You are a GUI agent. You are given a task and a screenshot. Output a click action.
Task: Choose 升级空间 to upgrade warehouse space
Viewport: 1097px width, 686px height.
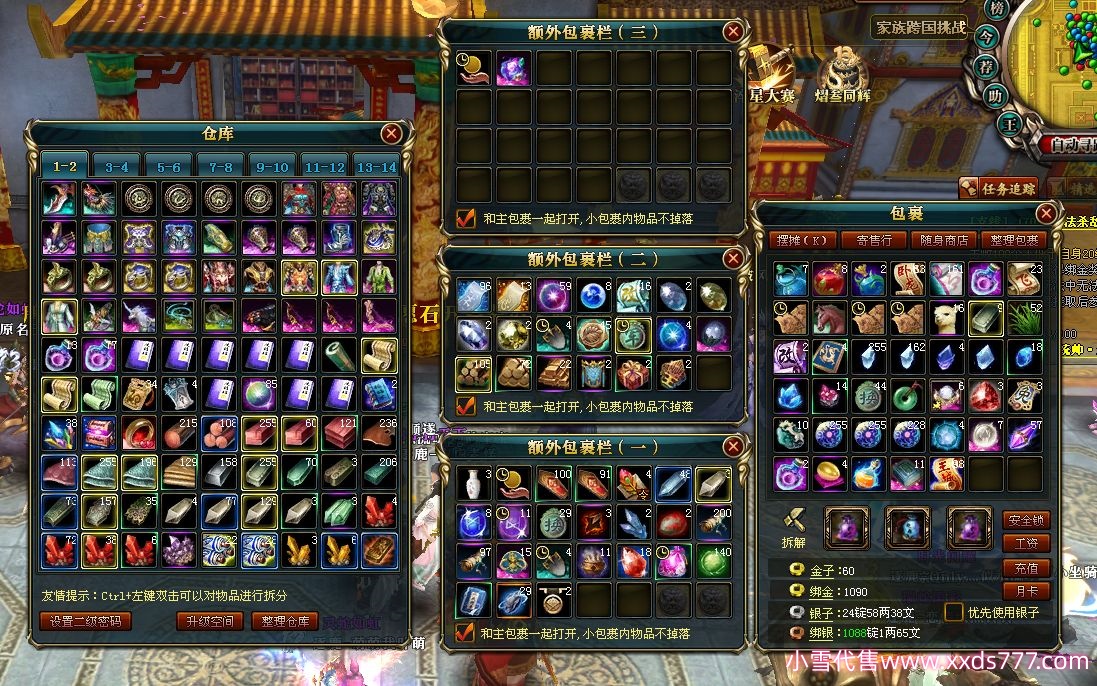coord(209,621)
